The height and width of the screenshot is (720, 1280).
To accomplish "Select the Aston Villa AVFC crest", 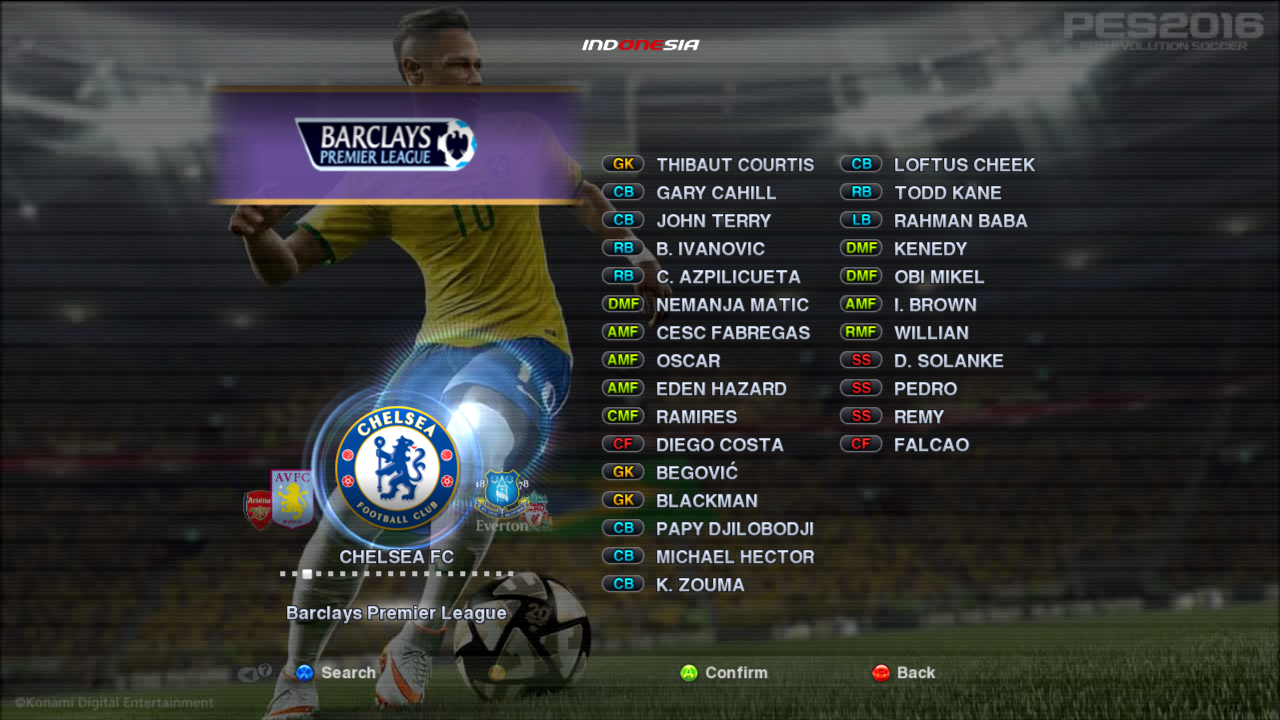I will click(x=290, y=498).
